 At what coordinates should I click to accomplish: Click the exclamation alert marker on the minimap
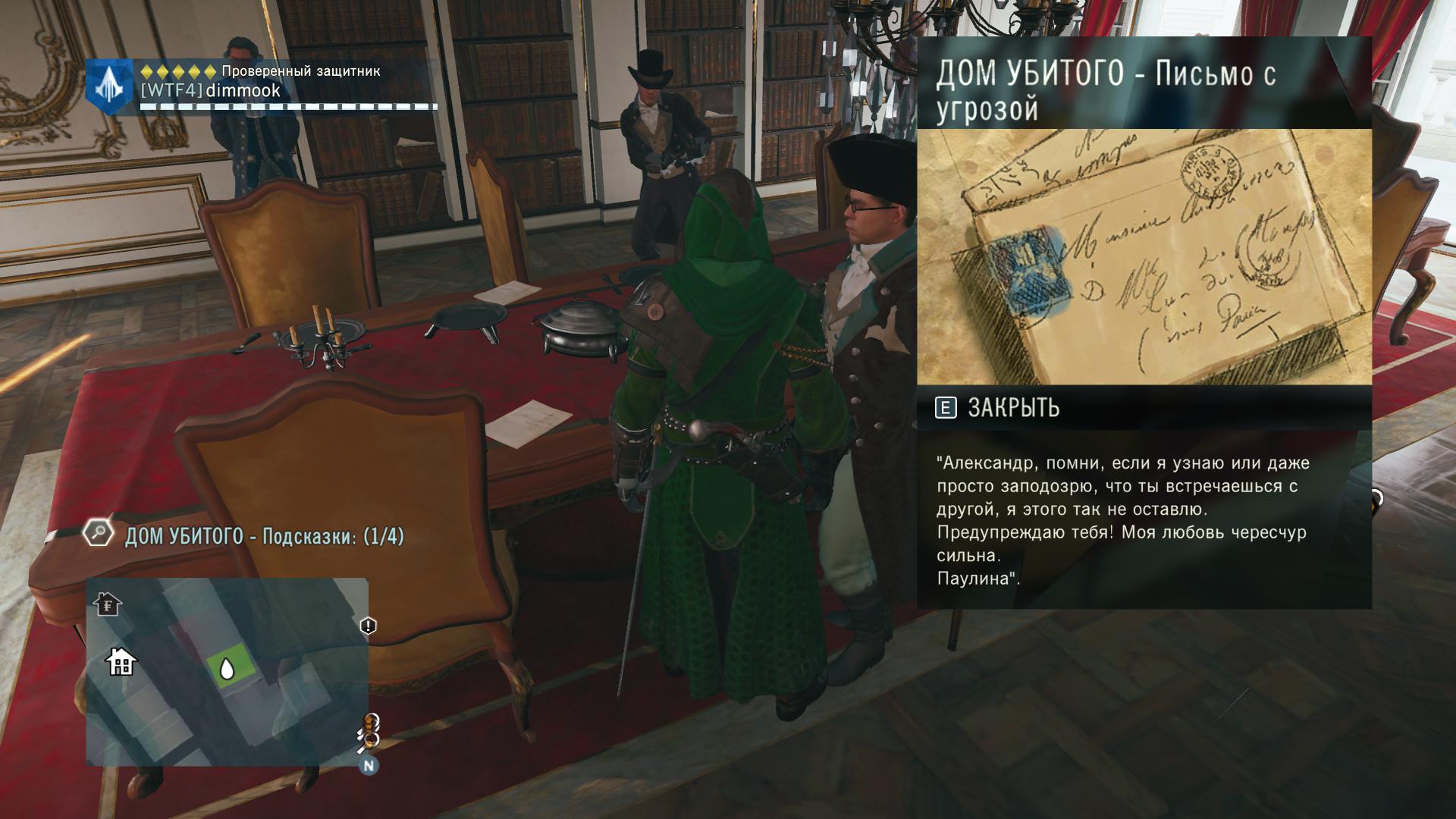(368, 626)
